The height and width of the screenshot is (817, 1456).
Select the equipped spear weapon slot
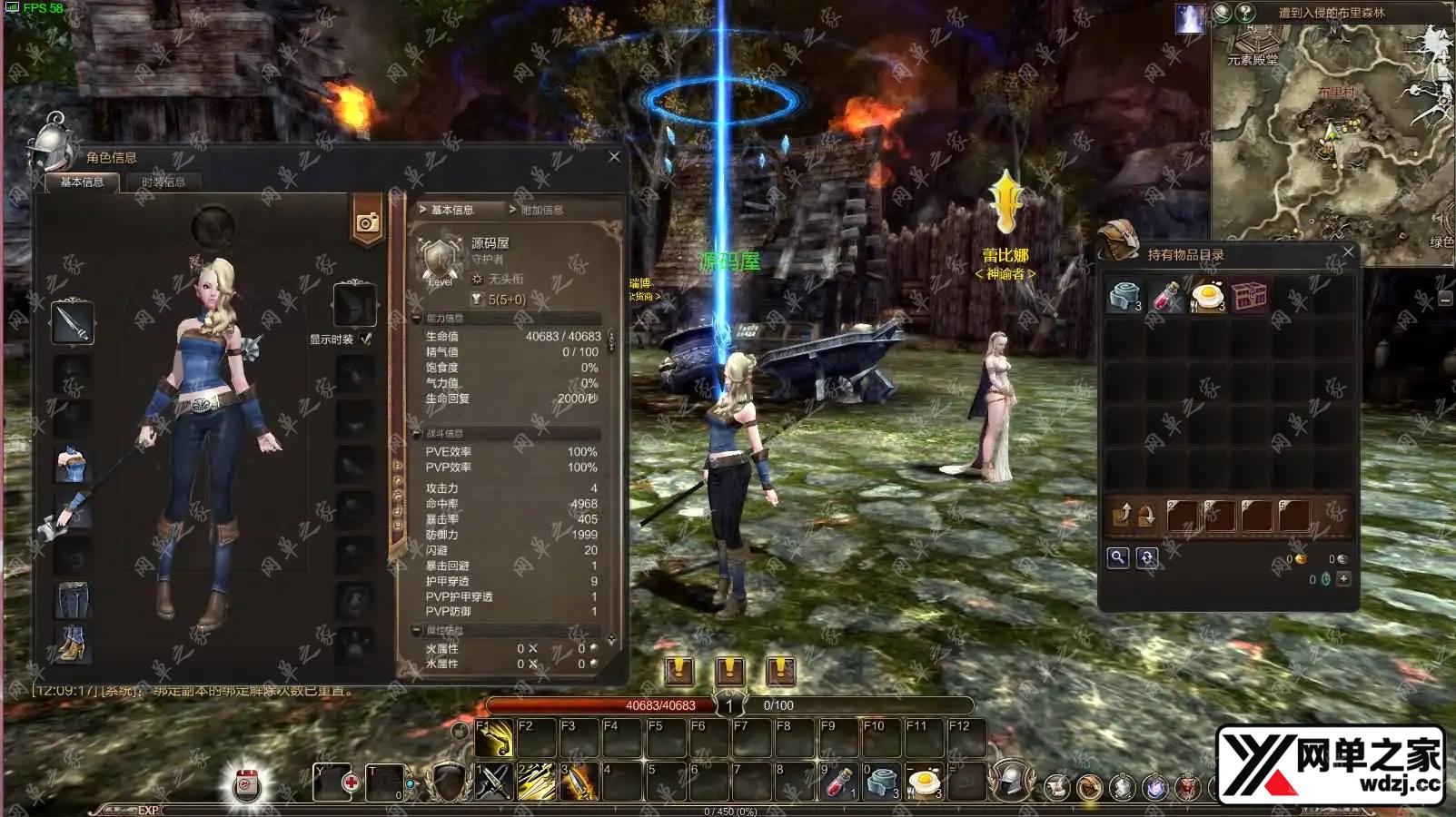(x=73, y=322)
